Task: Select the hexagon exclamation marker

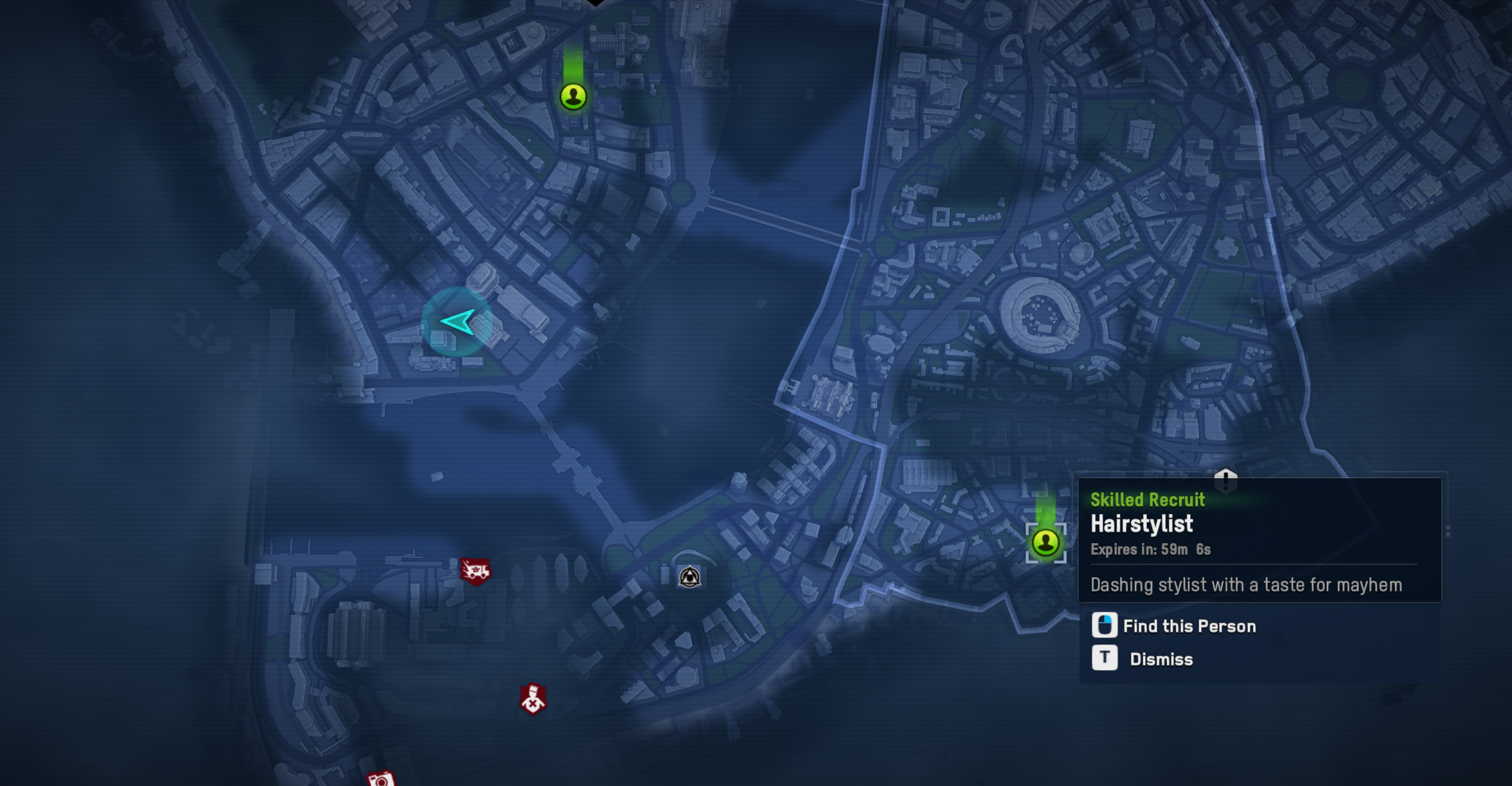Action: click(x=1225, y=479)
